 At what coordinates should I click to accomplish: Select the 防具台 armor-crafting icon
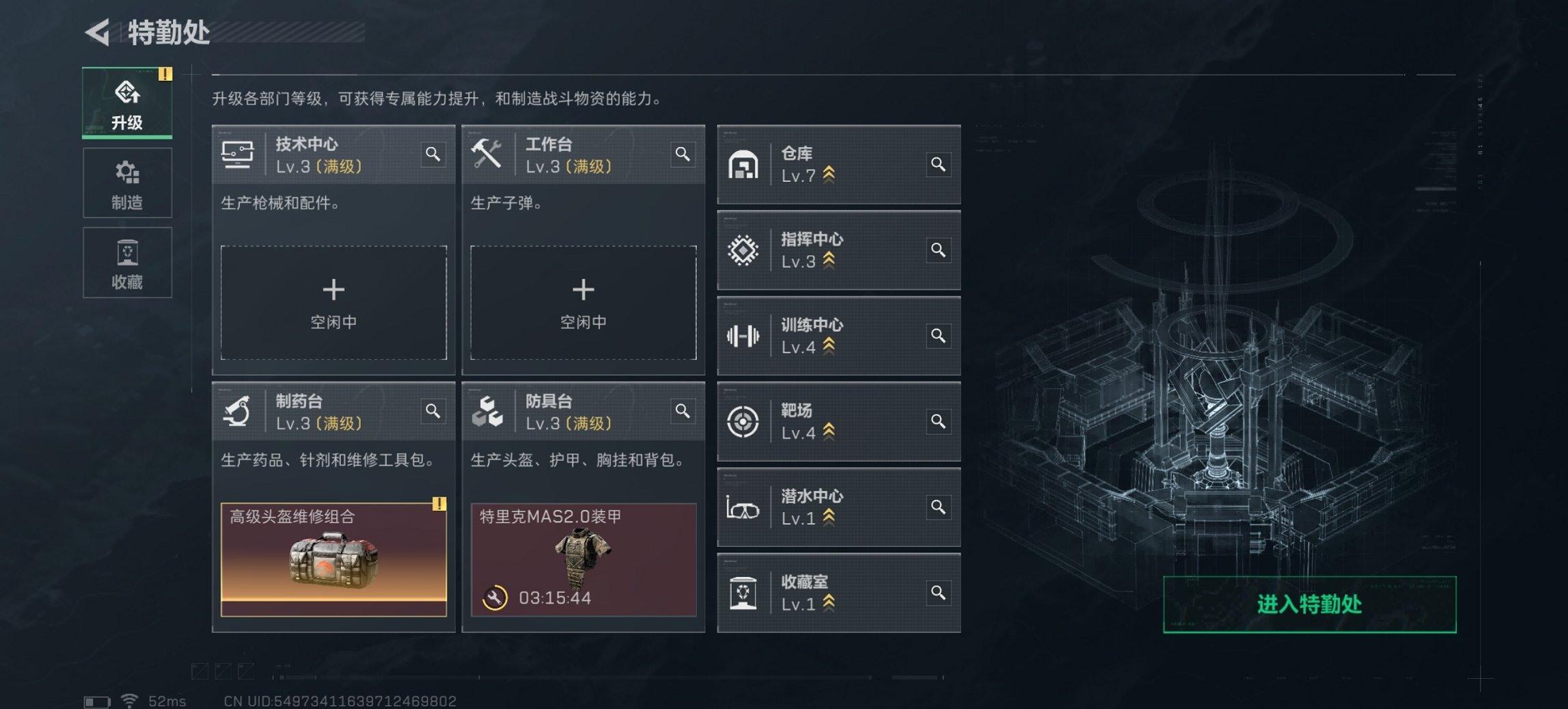tap(486, 412)
